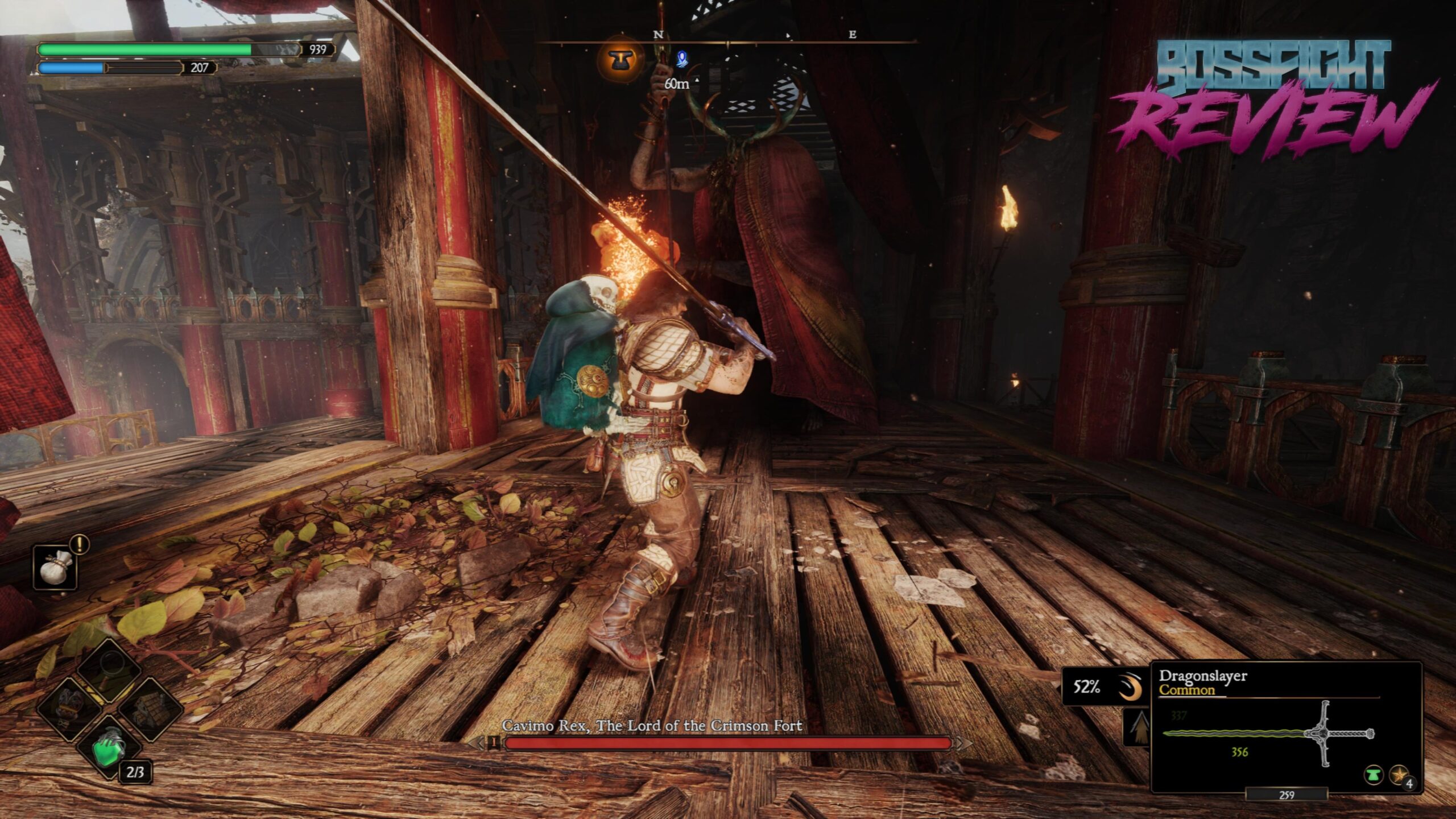Select the crate item in the right quickslot
This screenshot has width=1456, height=819.
[150, 708]
